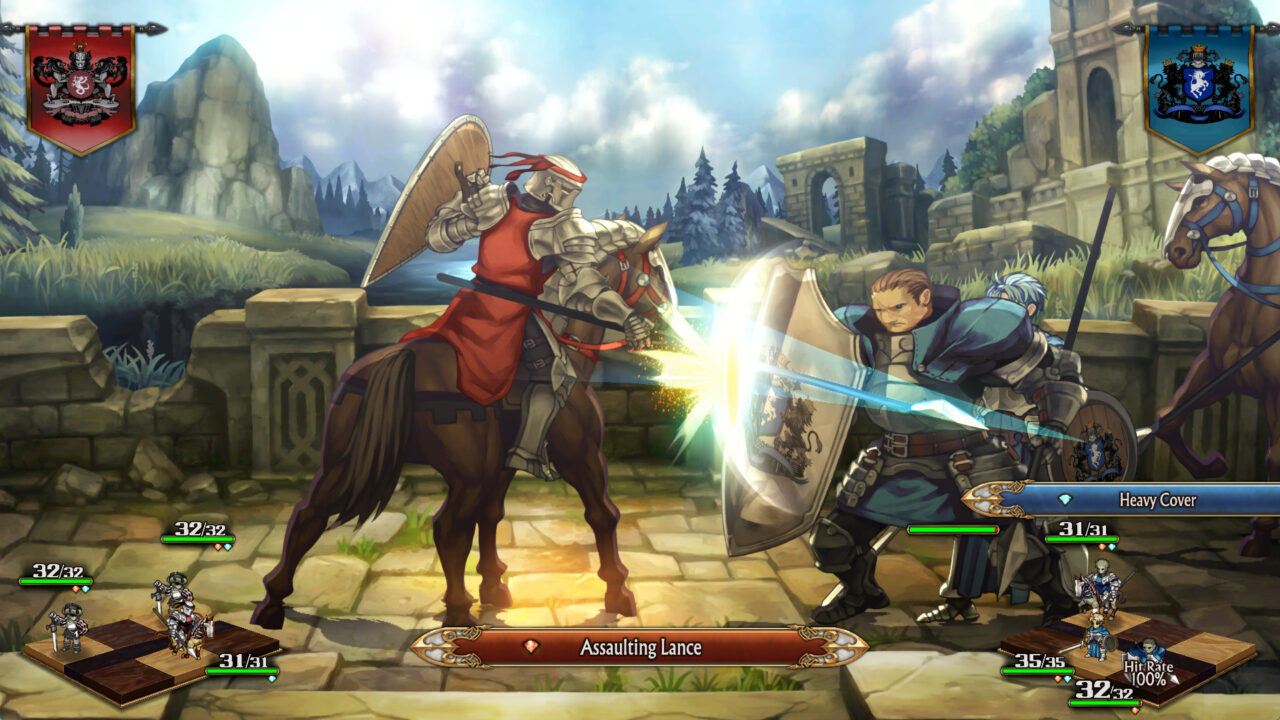Select the arrow marker beside Hit Rate 100%

(1173, 677)
